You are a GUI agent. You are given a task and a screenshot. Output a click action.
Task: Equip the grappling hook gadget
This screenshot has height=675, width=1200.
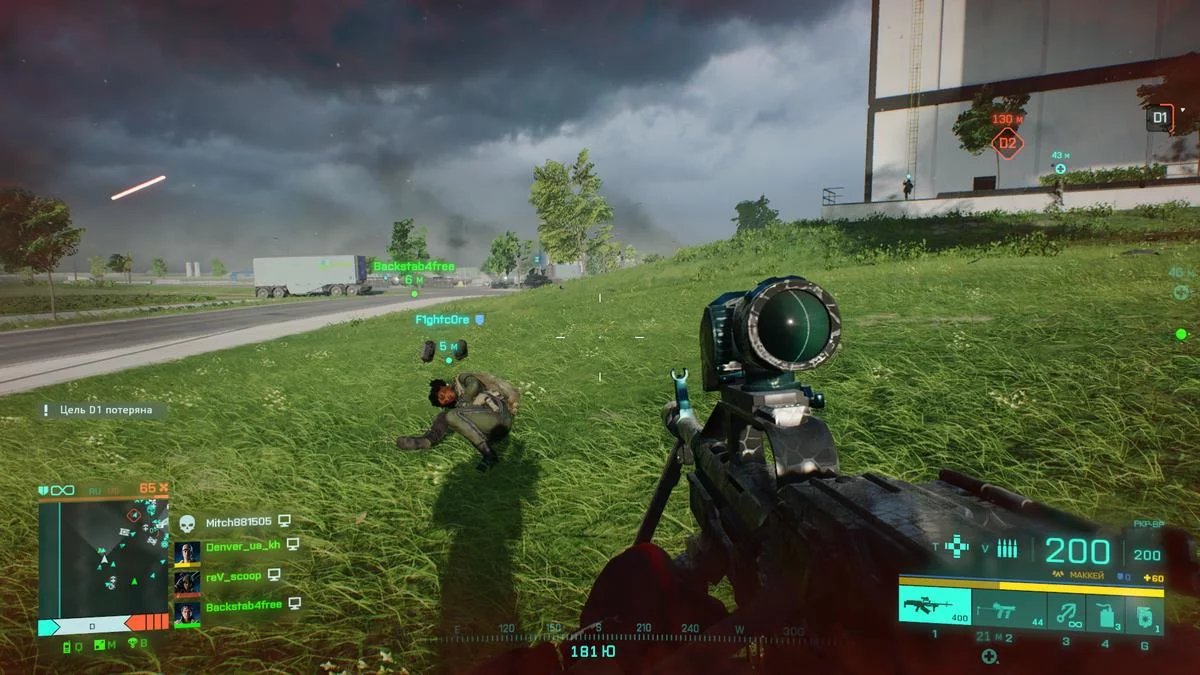pyautogui.click(x=1065, y=609)
